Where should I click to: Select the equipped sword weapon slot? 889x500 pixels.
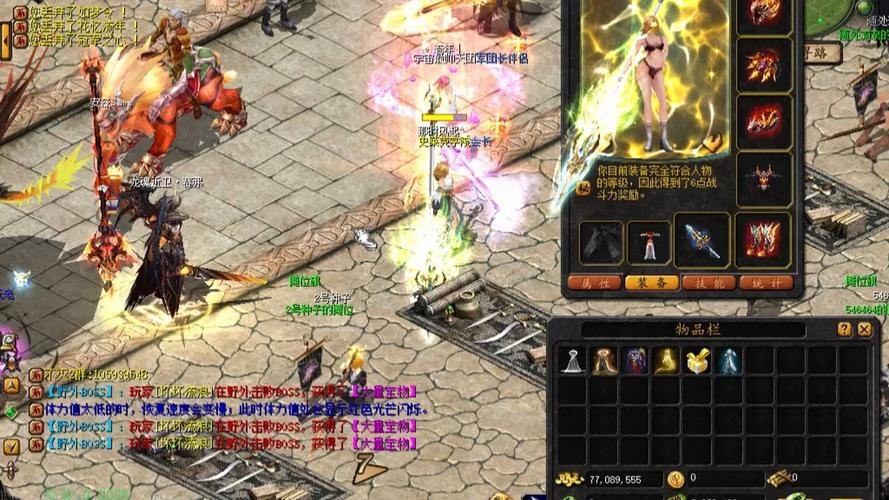(700, 240)
